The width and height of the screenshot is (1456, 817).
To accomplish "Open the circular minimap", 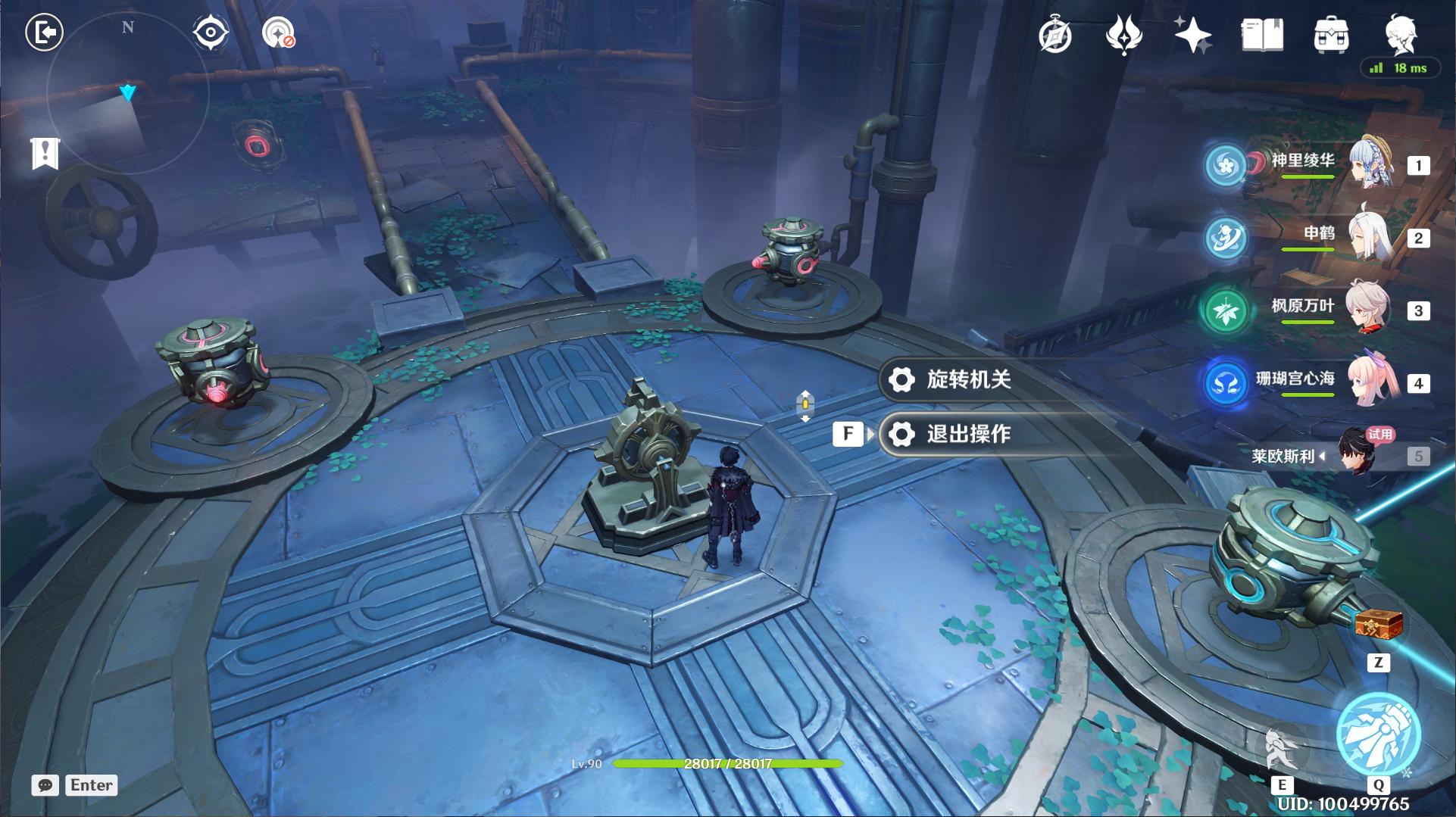I will pyautogui.click(x=127, y=92).
